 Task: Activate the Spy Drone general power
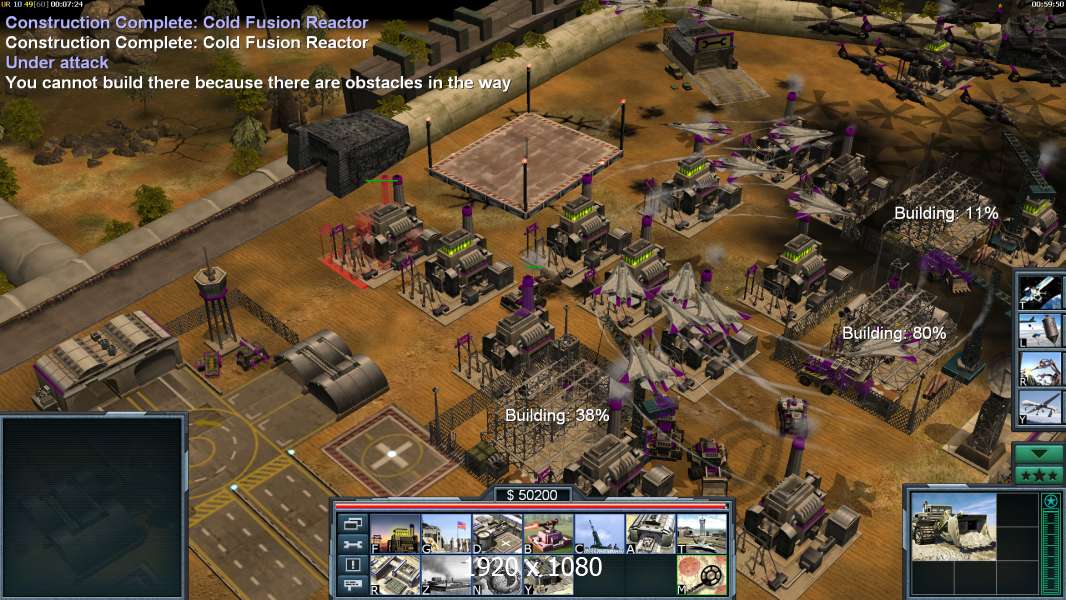(1039, 408)
